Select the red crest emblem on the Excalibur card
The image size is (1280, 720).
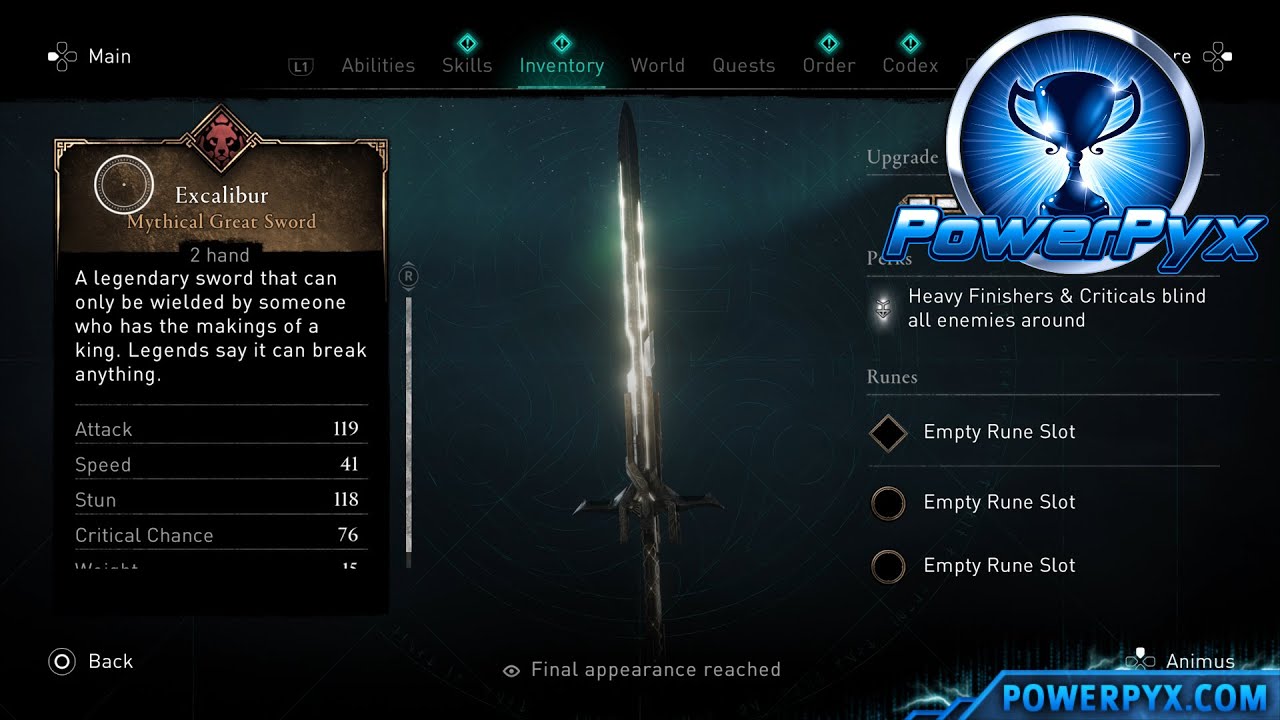(222, 140)
